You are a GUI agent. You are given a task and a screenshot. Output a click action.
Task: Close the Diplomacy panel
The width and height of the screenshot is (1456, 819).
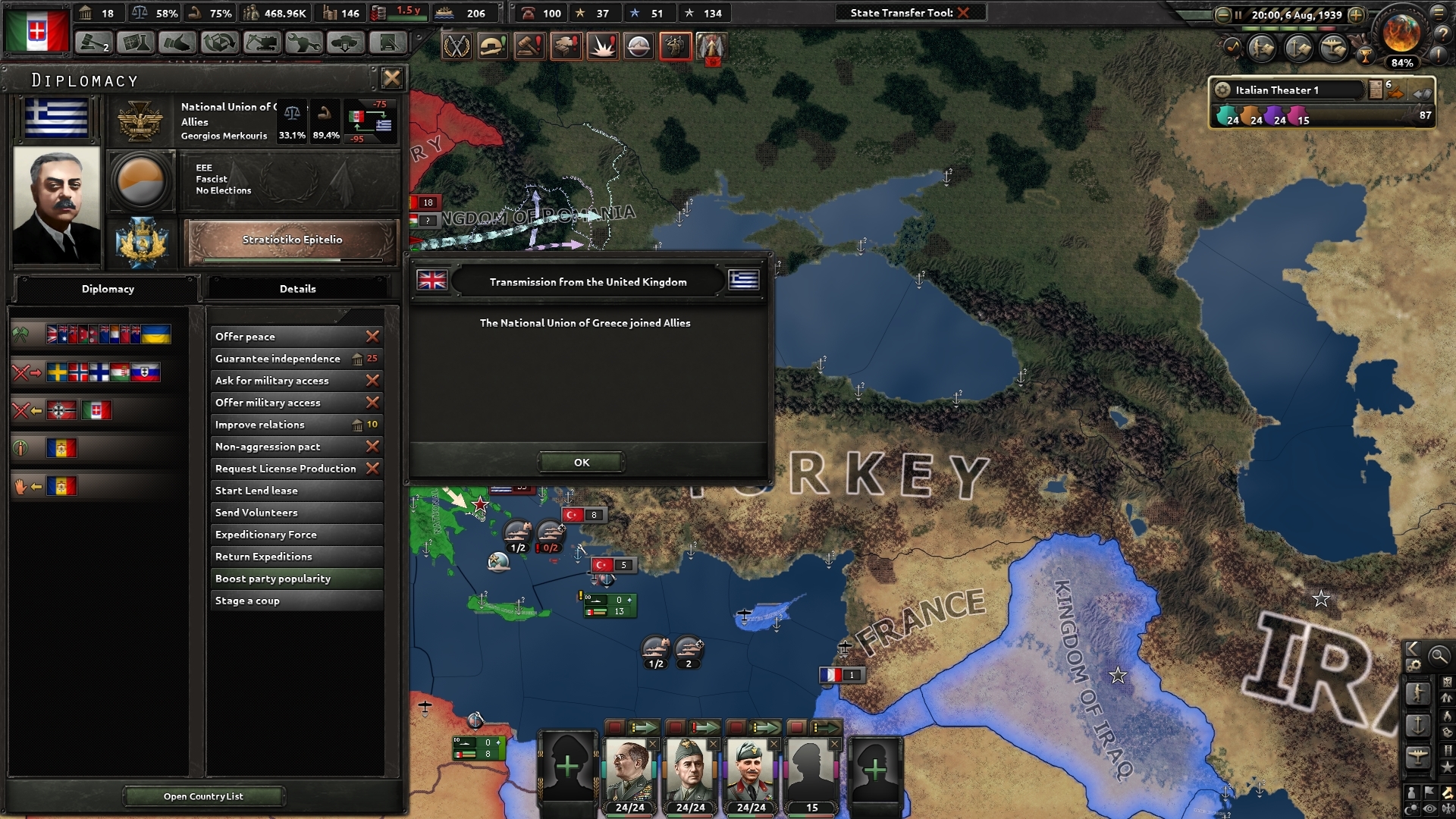coord(391,78)
